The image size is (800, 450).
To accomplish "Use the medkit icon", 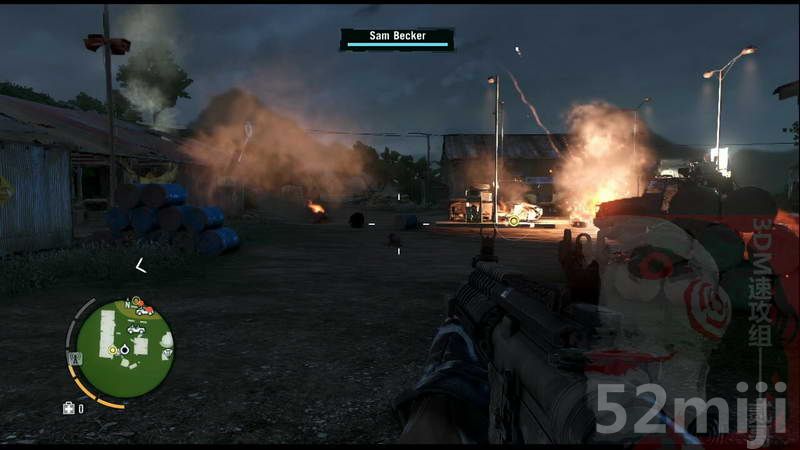I will tap(68, 408).
